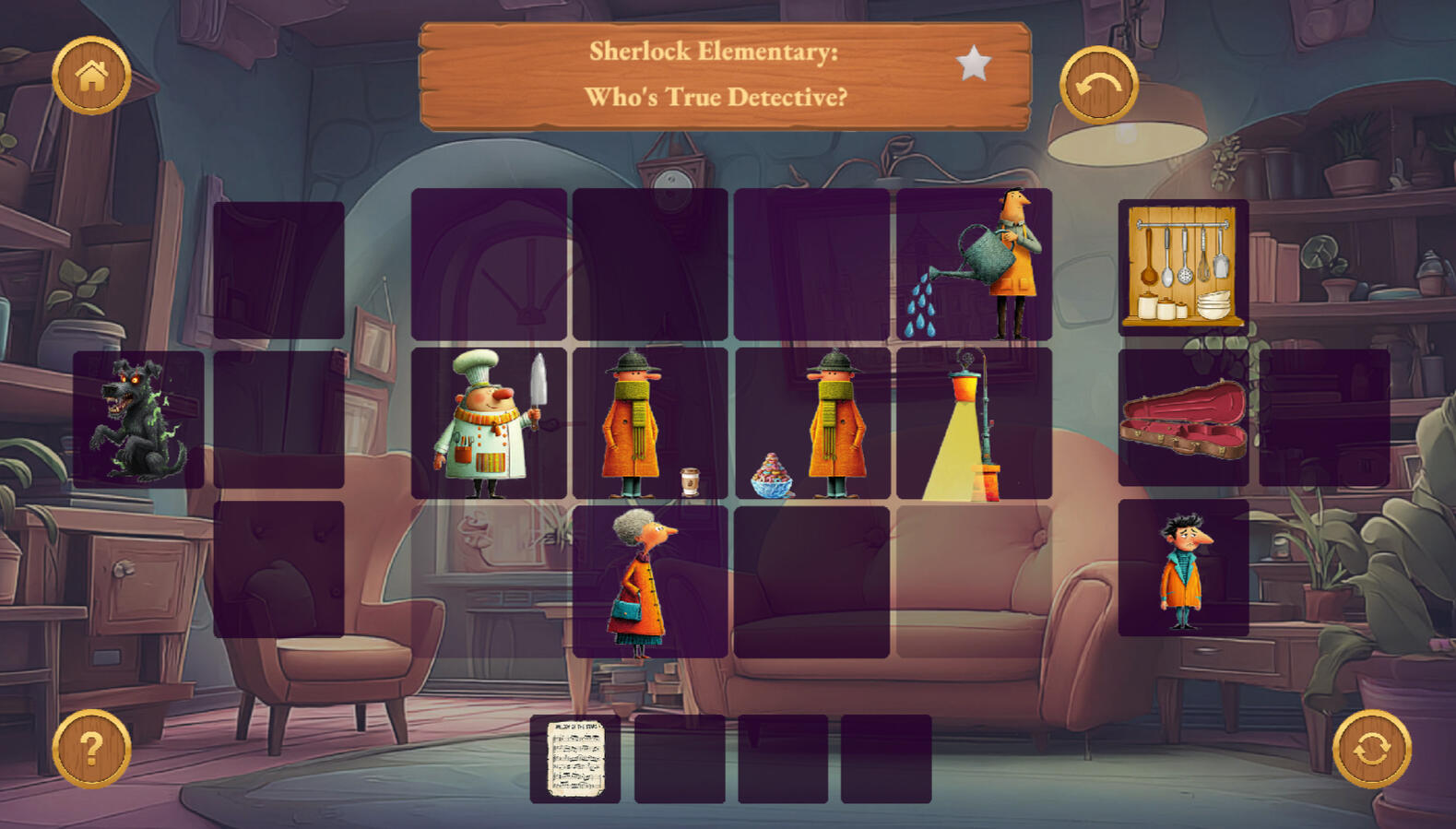Restart the puzzle with the refresh button

pyautogui.click(x=1371, y=748)
